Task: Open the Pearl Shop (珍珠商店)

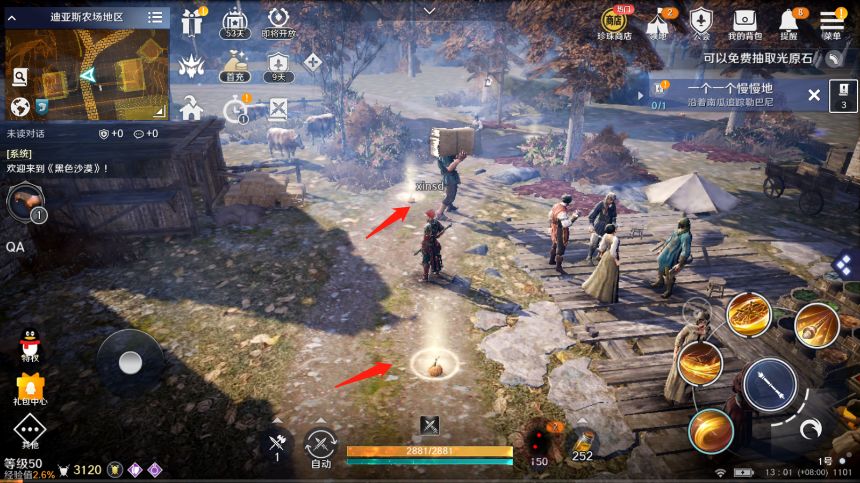Action: click(612, 21)
